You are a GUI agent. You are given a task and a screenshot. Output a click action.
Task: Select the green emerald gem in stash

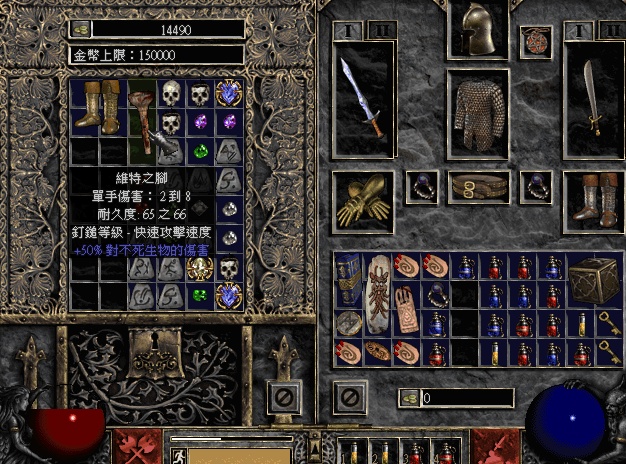(201, 152)
